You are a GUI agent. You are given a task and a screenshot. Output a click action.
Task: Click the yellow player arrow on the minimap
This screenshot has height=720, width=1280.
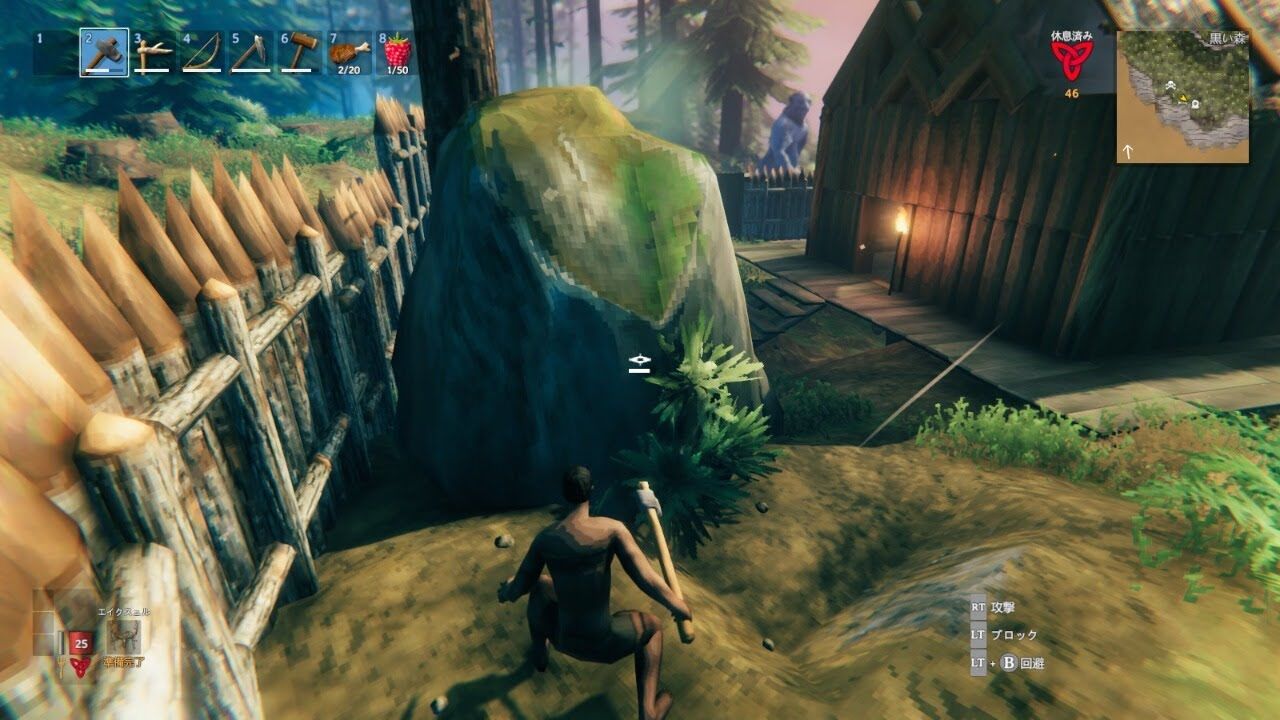point(1184,97)
